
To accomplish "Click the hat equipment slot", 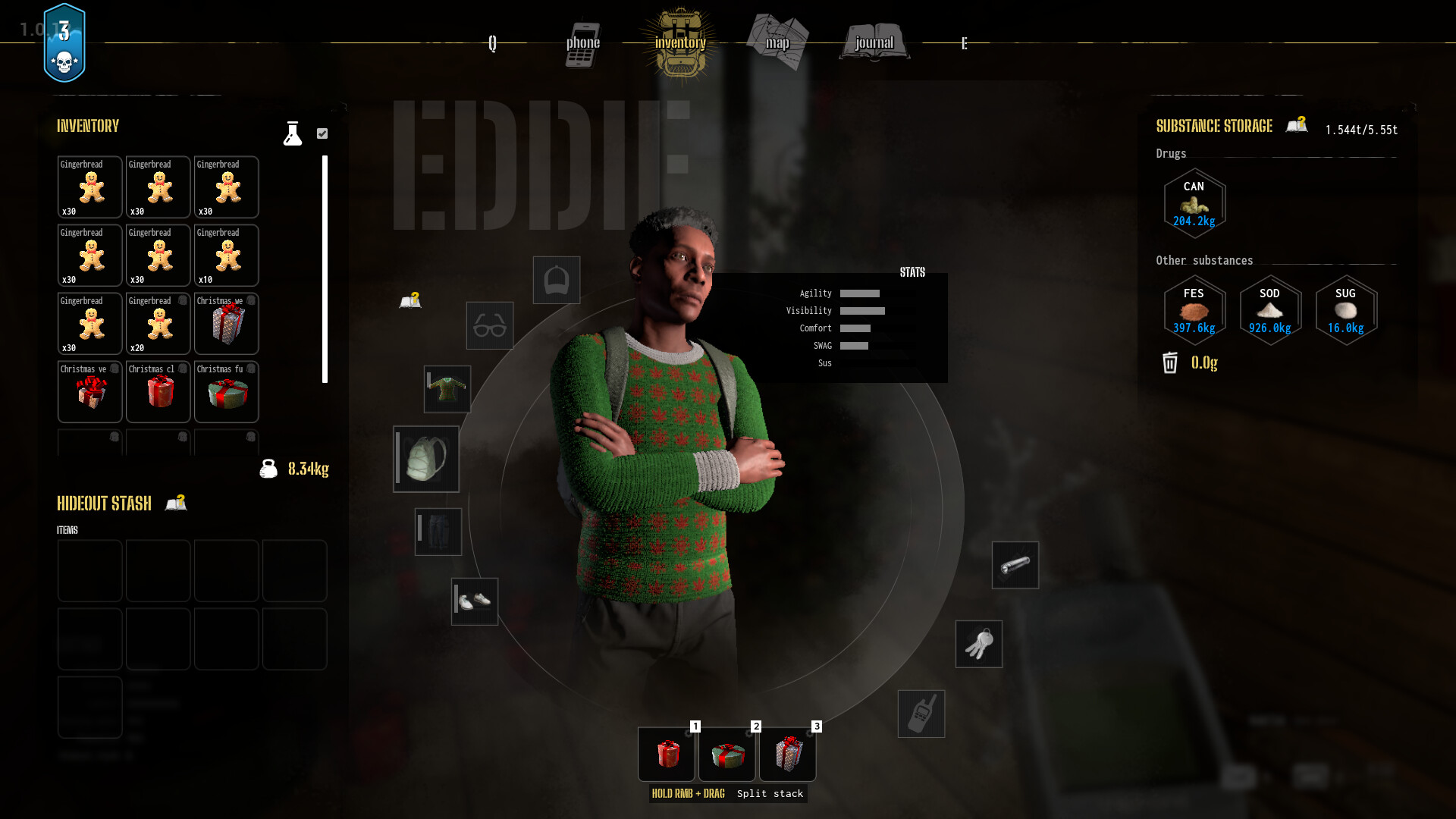I will point(556,280).
